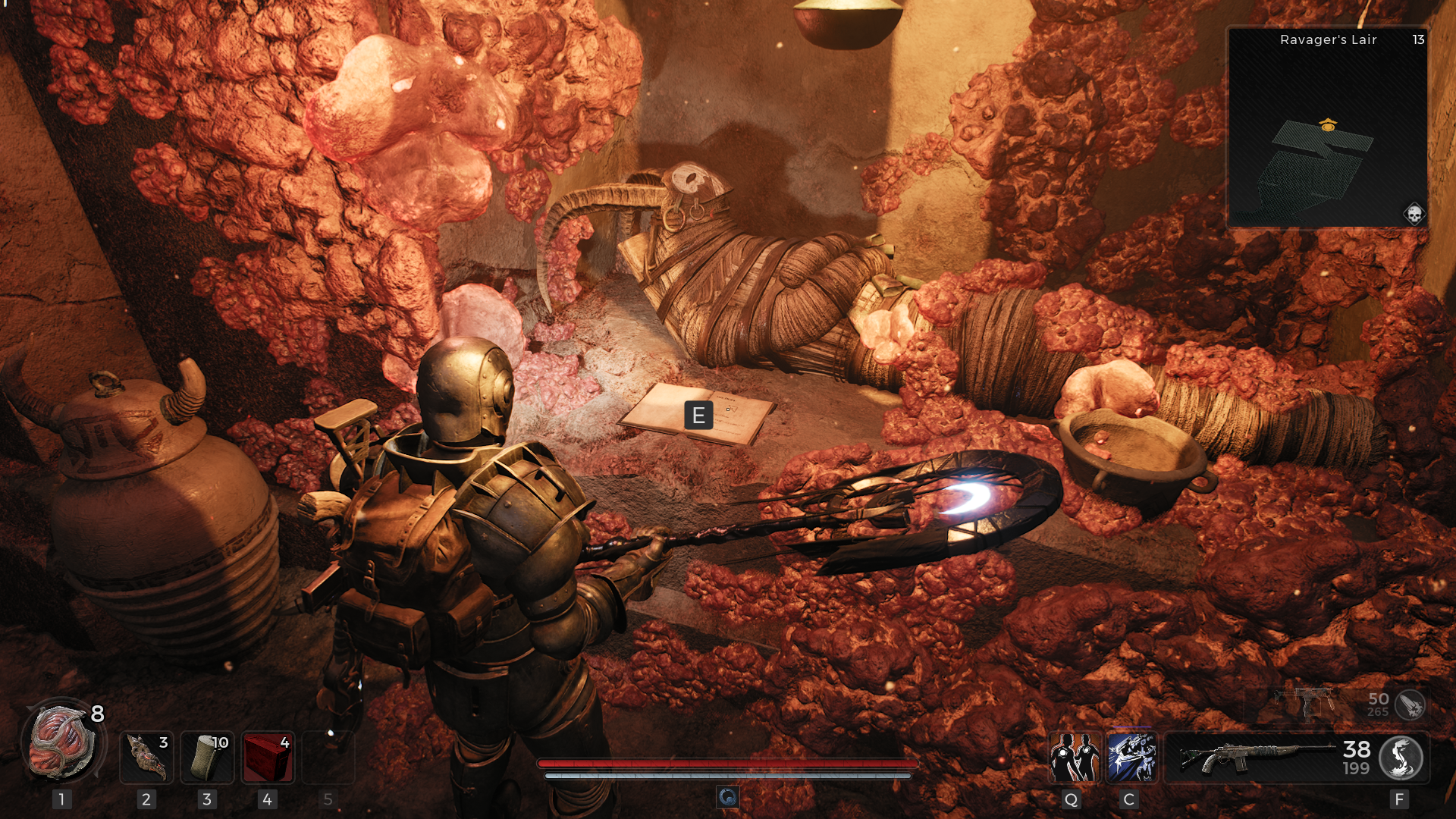The image size is (1456, 819).
Task: Switch to the submachine gun sidearm
Action: tap(1306, 703)
